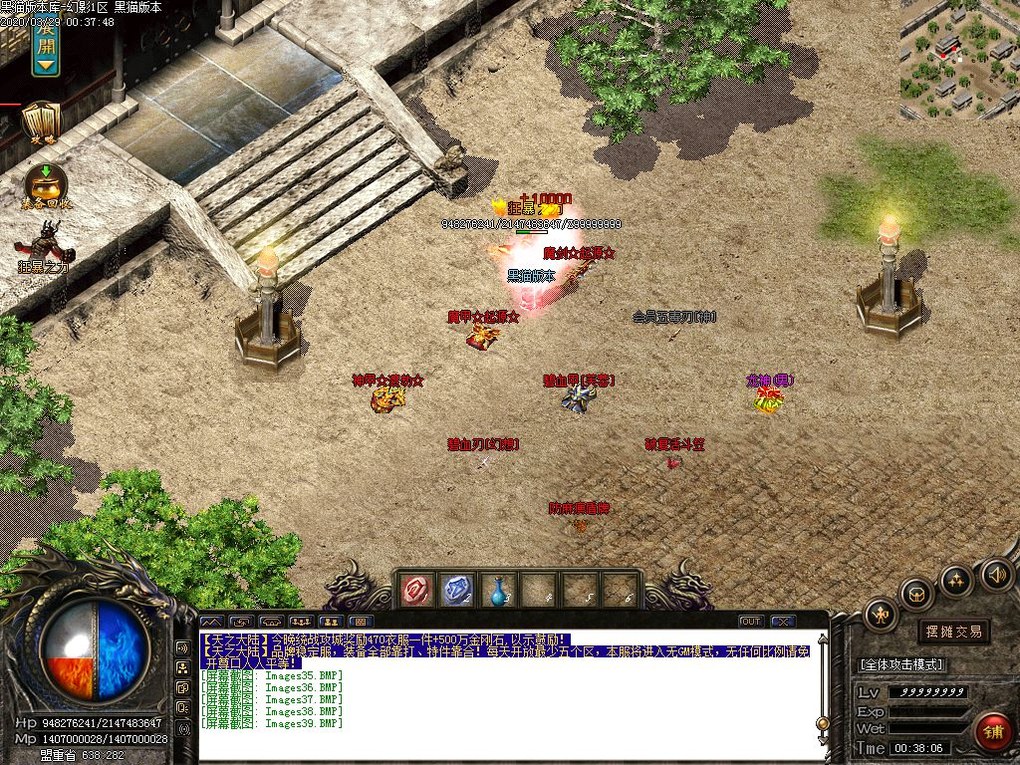Expand the 展開 dropdown panel
The image size is (1020, 765).
pos(46,45)
